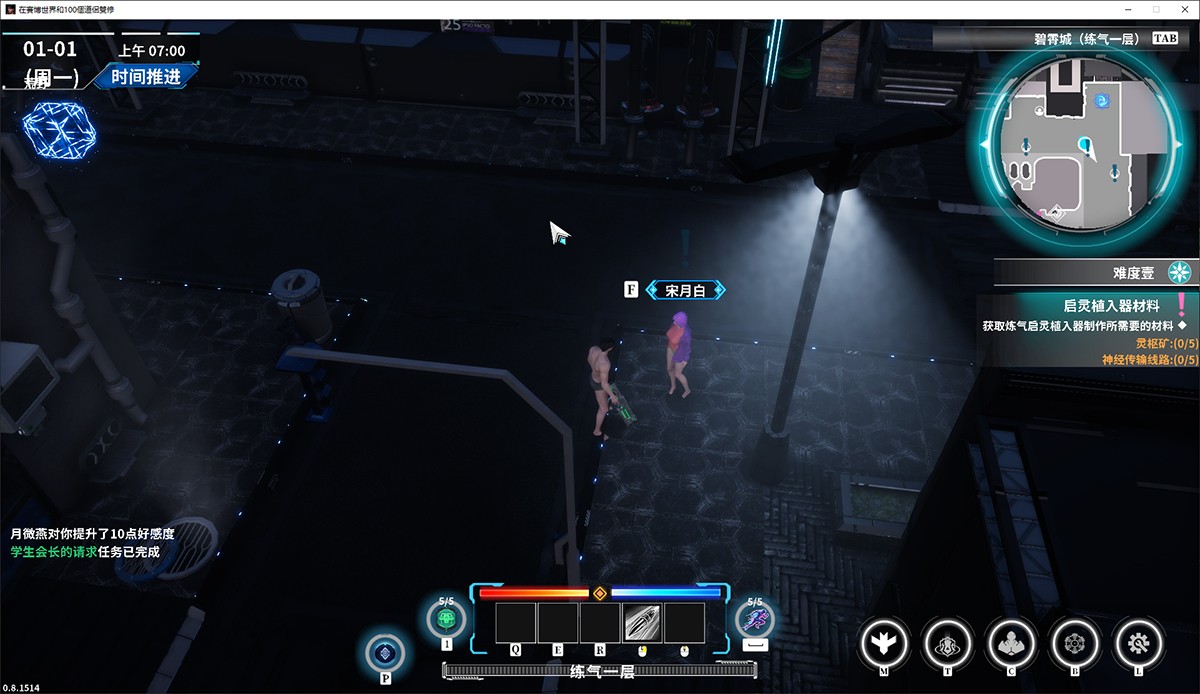Select the 难度壹 difficulty snowflake icon

point(1182,272)
